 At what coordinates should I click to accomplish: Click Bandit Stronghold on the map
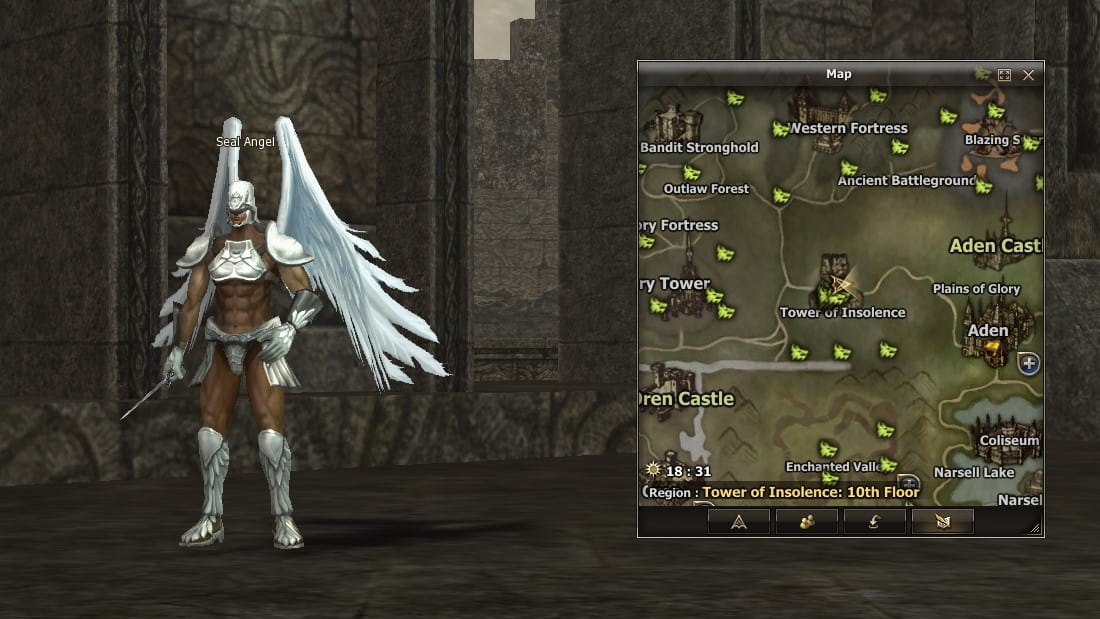tap(699, 148)
